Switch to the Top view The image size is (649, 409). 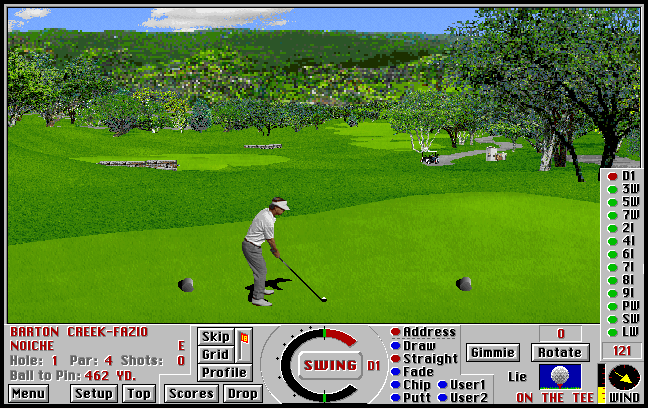139,394
